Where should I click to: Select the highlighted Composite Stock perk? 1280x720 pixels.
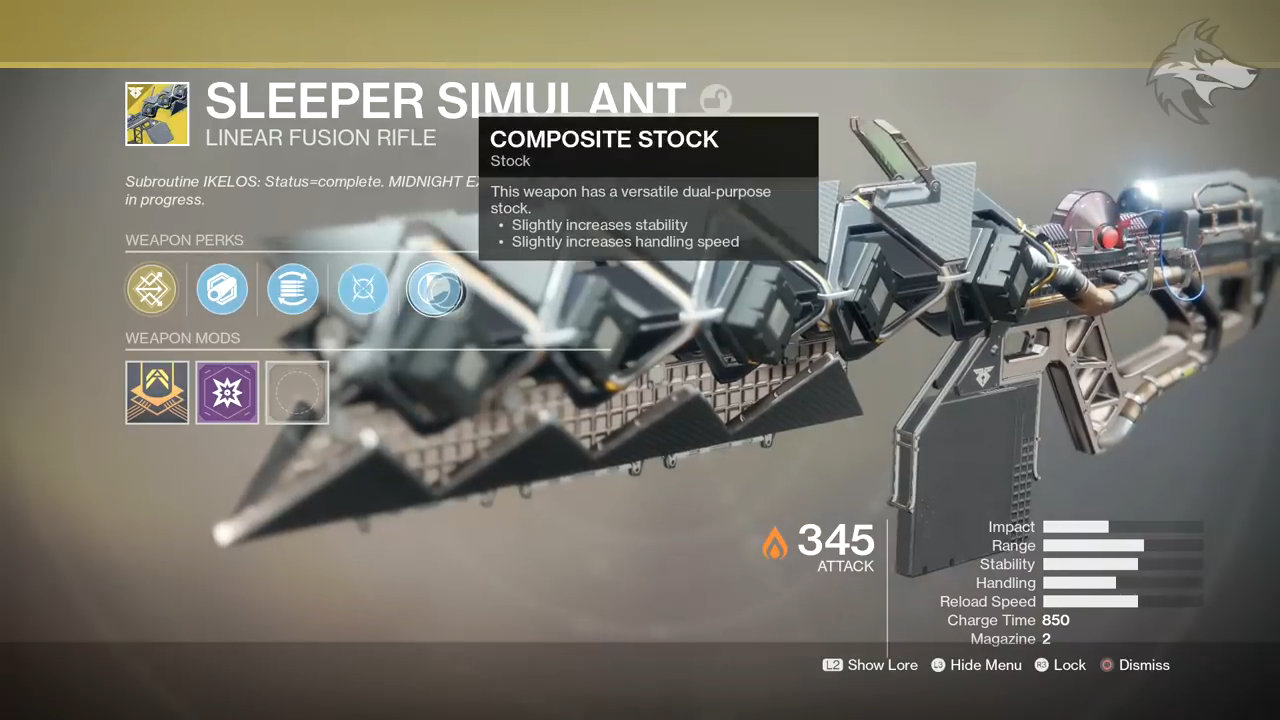435,290
